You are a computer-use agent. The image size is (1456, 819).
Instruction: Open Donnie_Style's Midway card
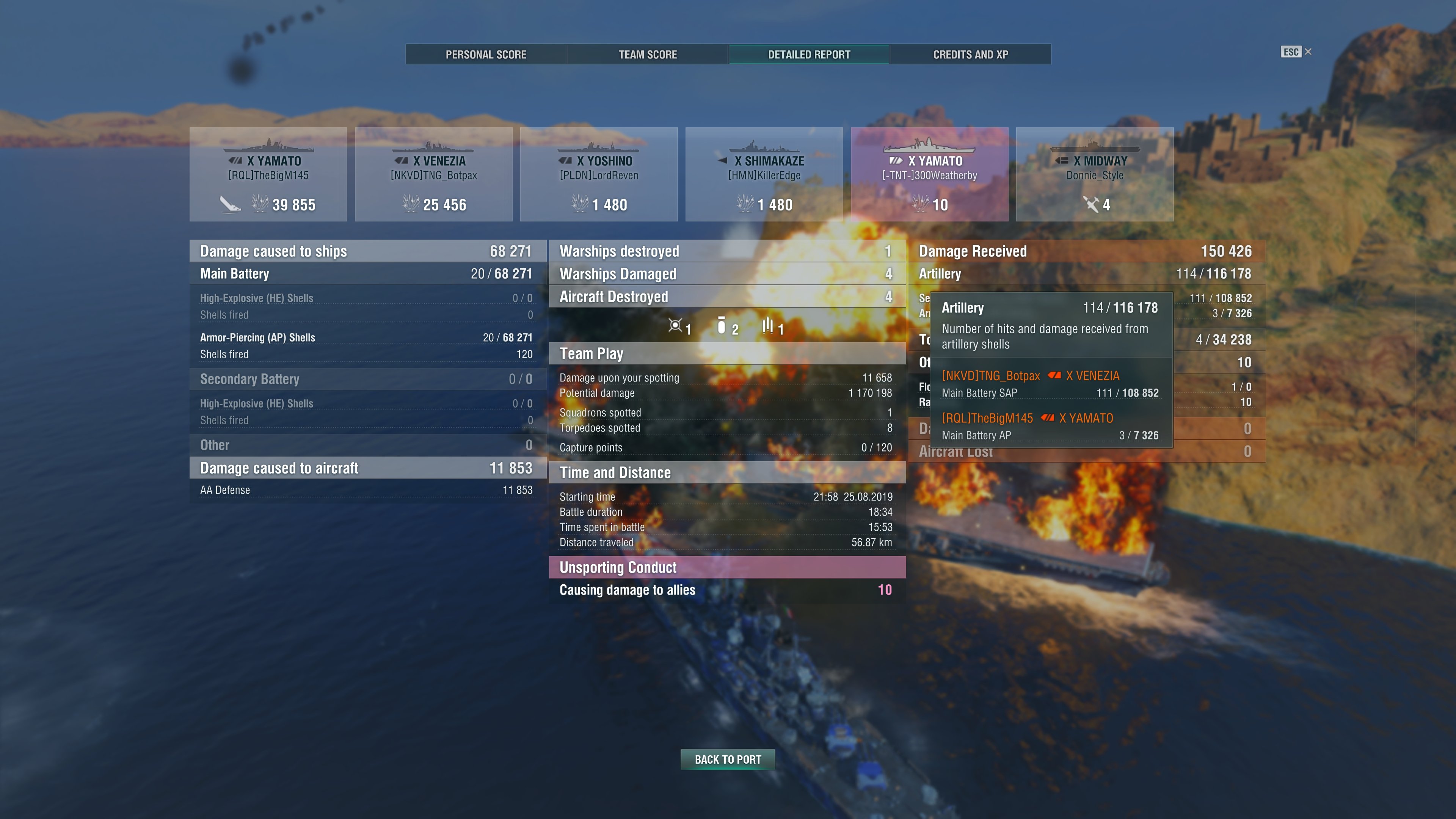1095,174
